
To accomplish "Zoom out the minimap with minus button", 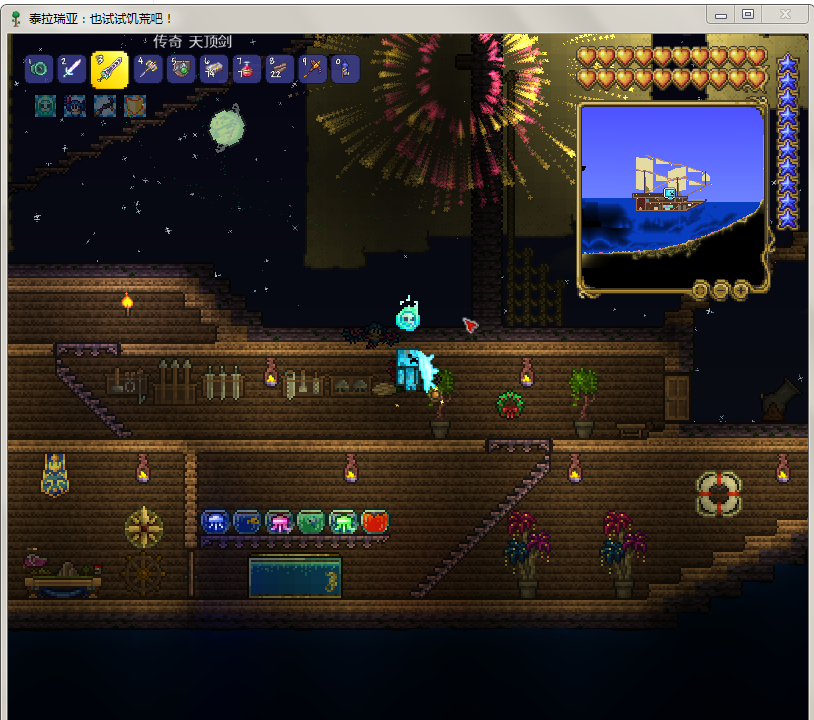I will [720, 290].
